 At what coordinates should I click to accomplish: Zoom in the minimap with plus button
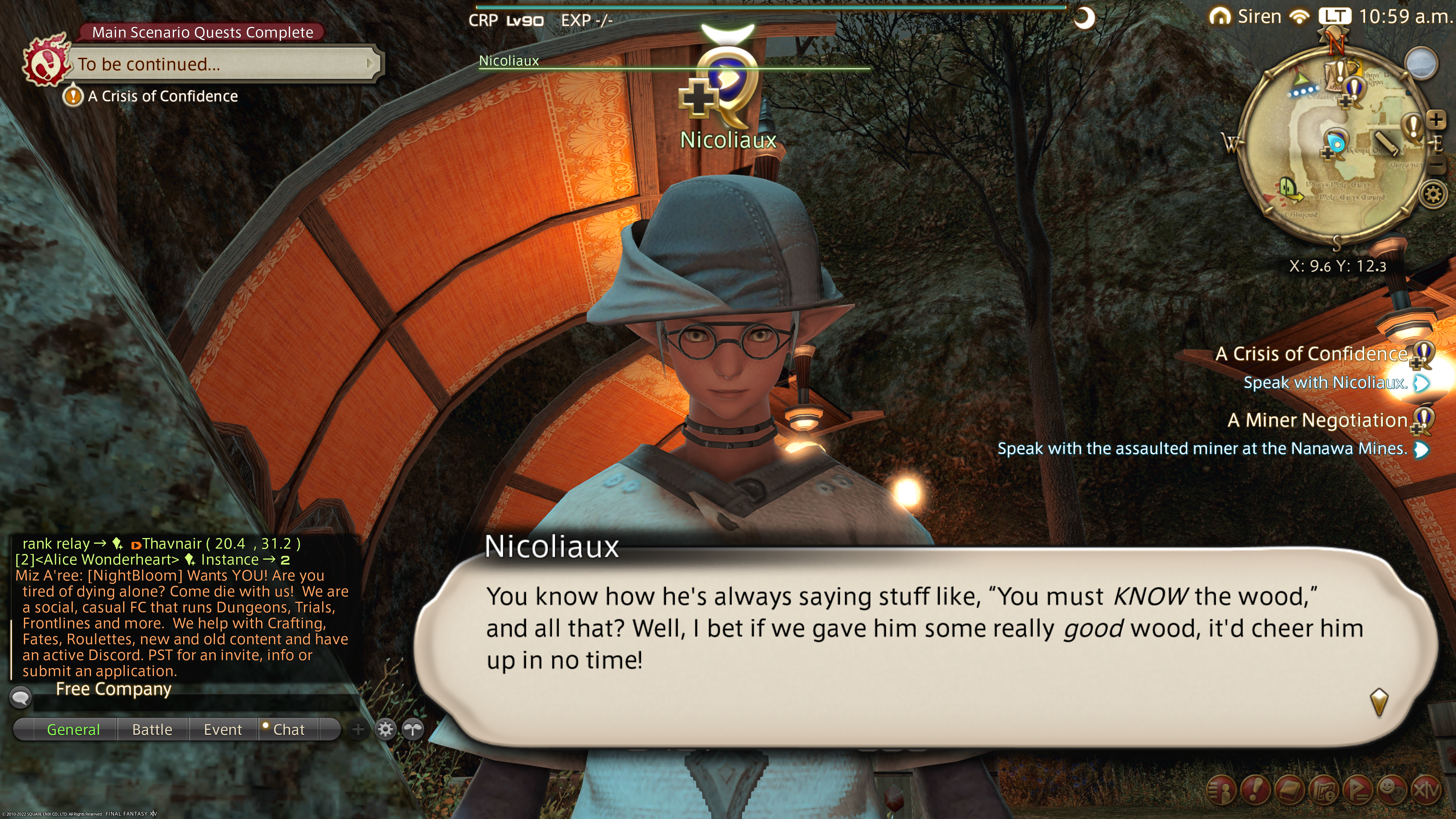click(x=1436, y=119)
